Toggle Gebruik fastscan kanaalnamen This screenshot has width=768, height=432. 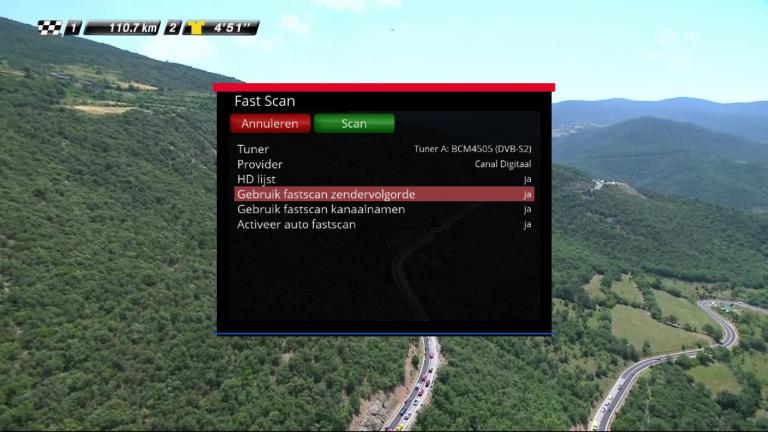click(384, 209)
